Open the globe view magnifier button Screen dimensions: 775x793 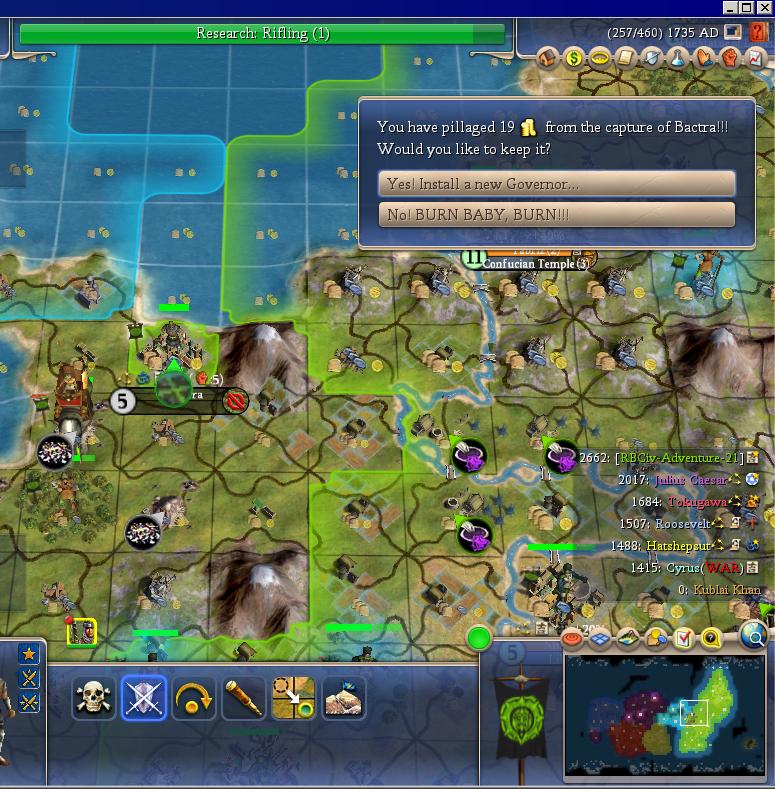pyautogui.click(x=755, y=636)
